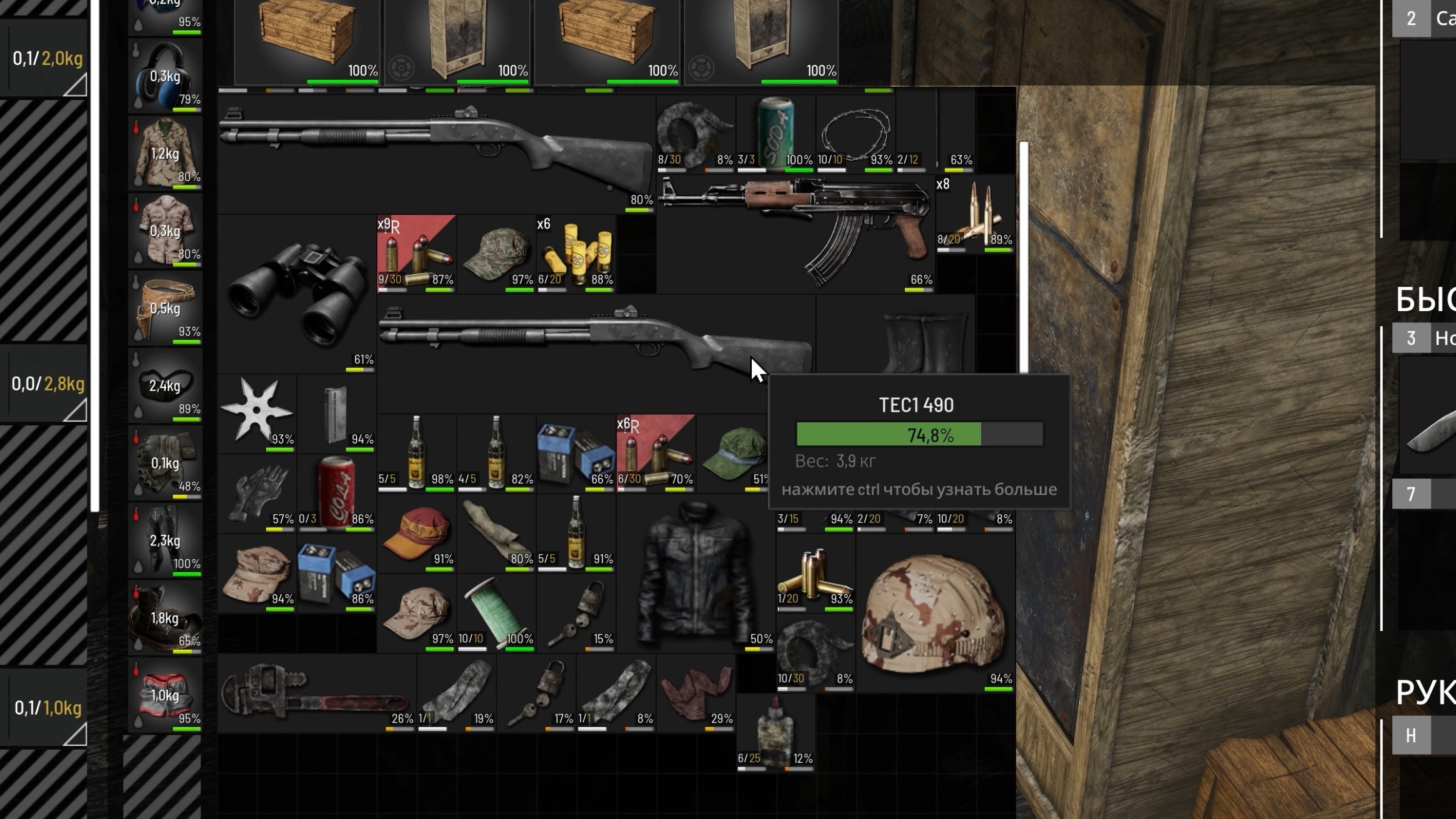Screen dimensions: 1456x819
Task: Pick the x8 rifle cartridges
Action: point(975,215)
